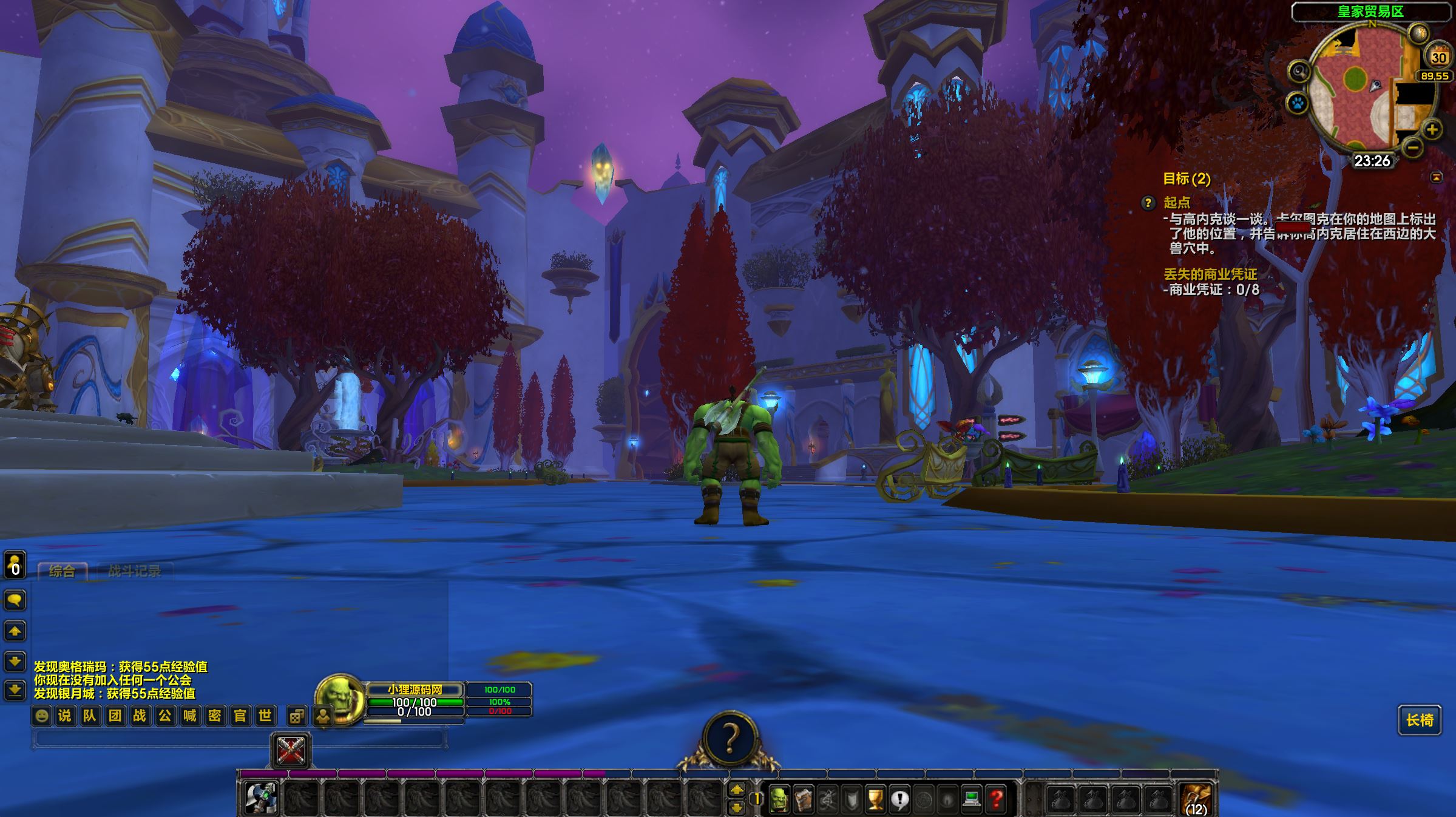Click the orc player portrait
The width and height of the screenshot is (1456, 817).
pos(340,699)
